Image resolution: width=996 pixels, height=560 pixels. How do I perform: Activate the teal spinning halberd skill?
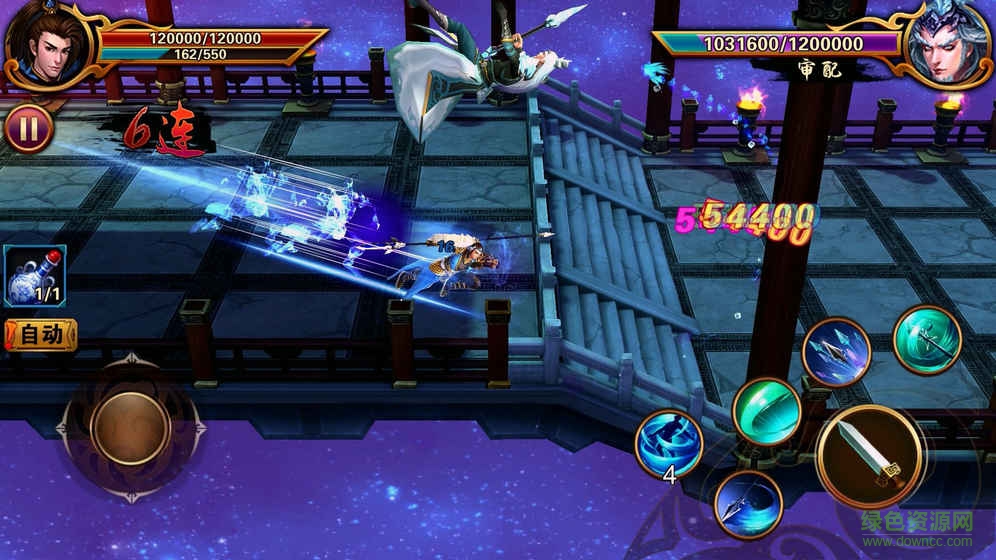[927, 340]
